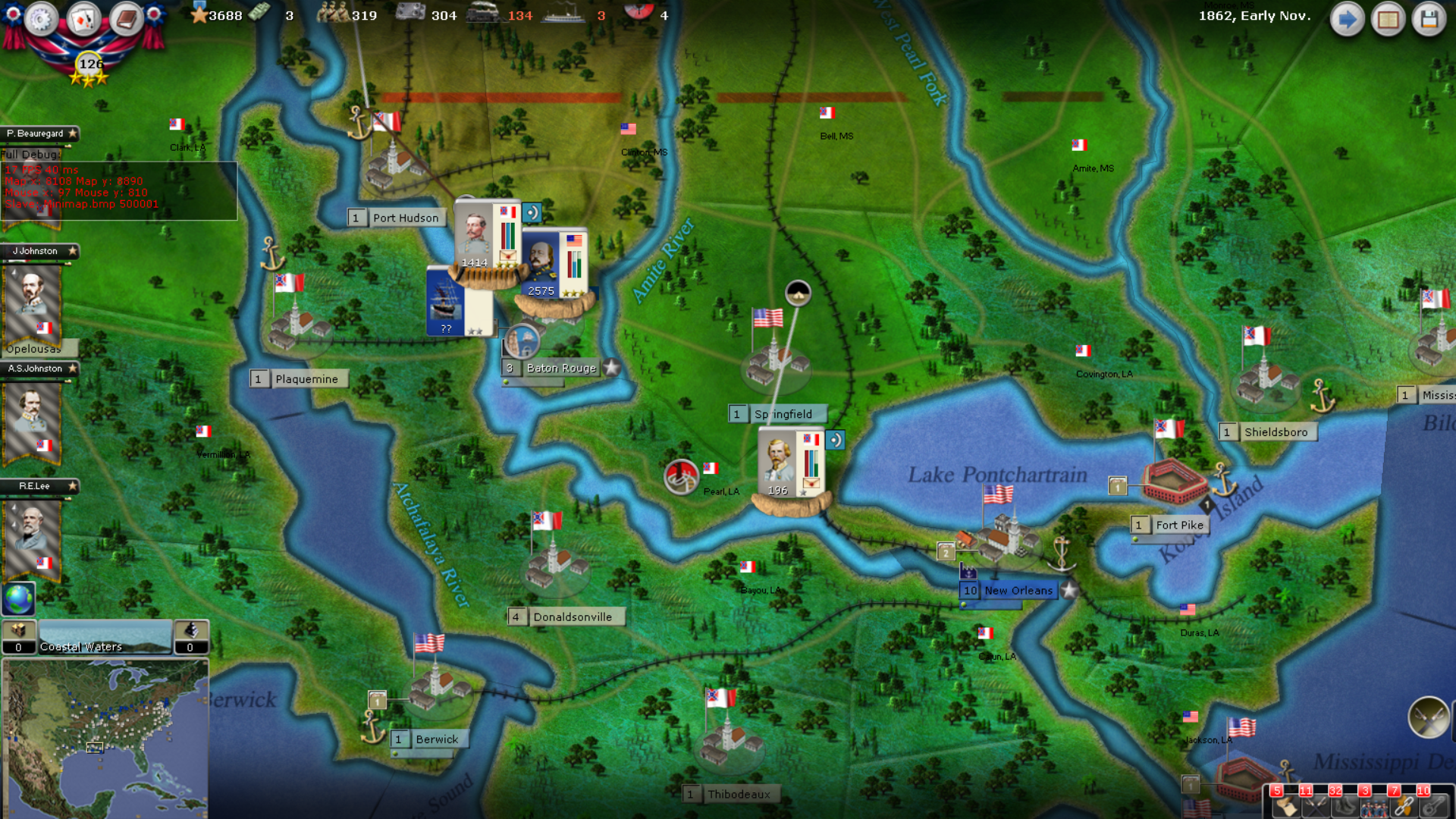Click the floppy disk save icon
This screenshot has width=1456, height=819.
[x=1431, y=19]
